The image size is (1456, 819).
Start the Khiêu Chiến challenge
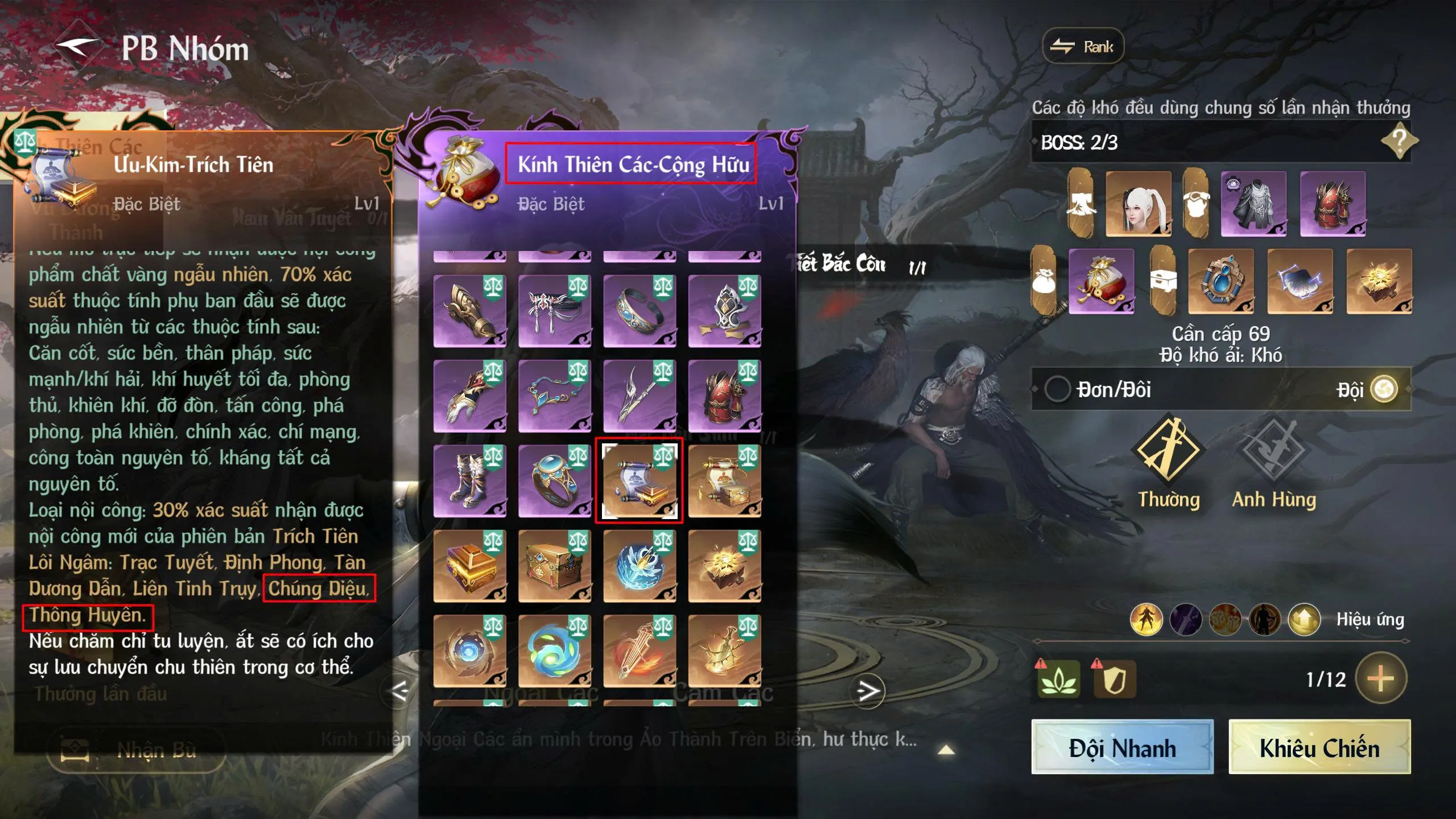click(x=1319, y=747)
